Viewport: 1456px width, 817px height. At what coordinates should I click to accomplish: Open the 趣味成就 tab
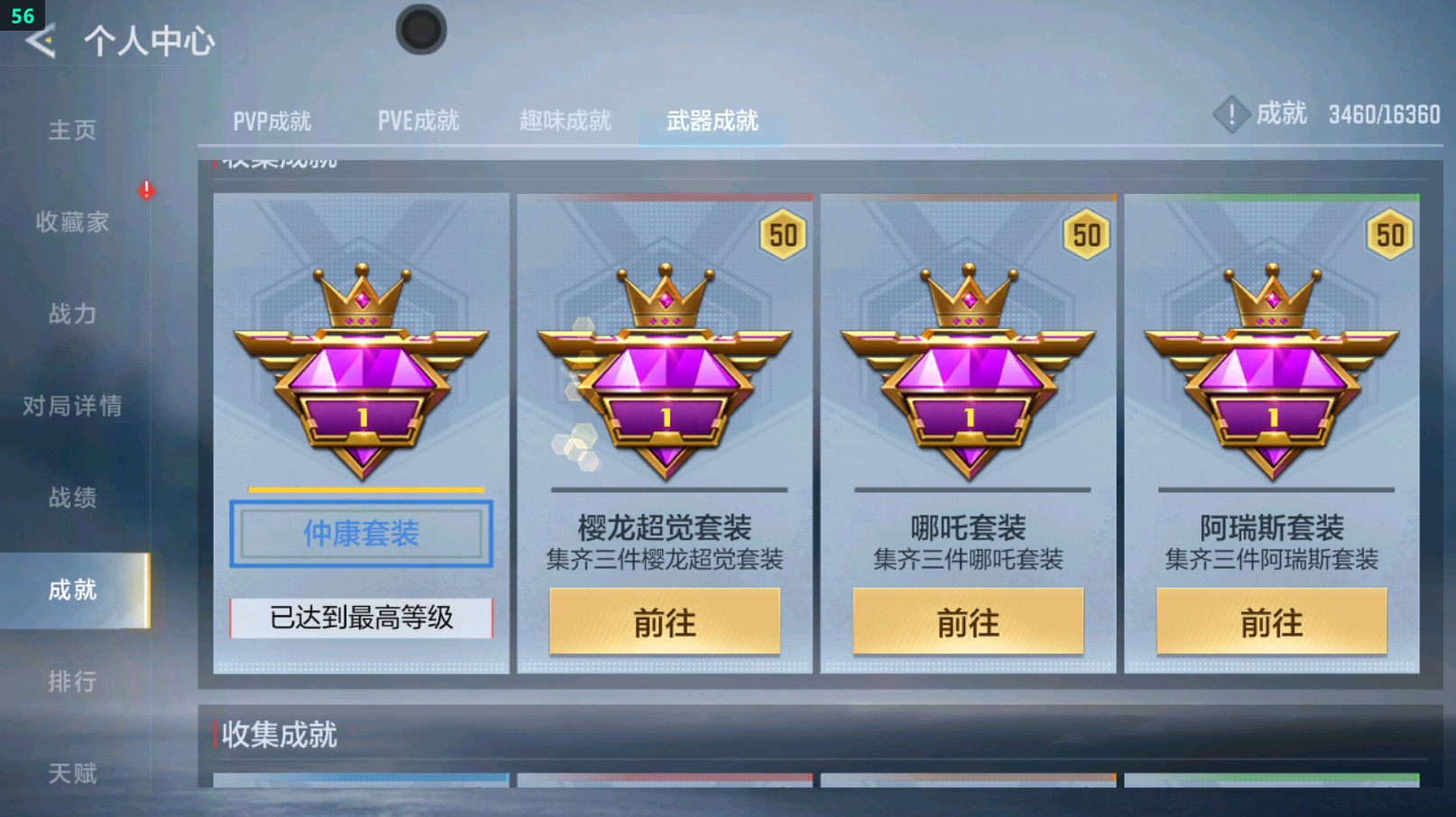coord(564,121)
